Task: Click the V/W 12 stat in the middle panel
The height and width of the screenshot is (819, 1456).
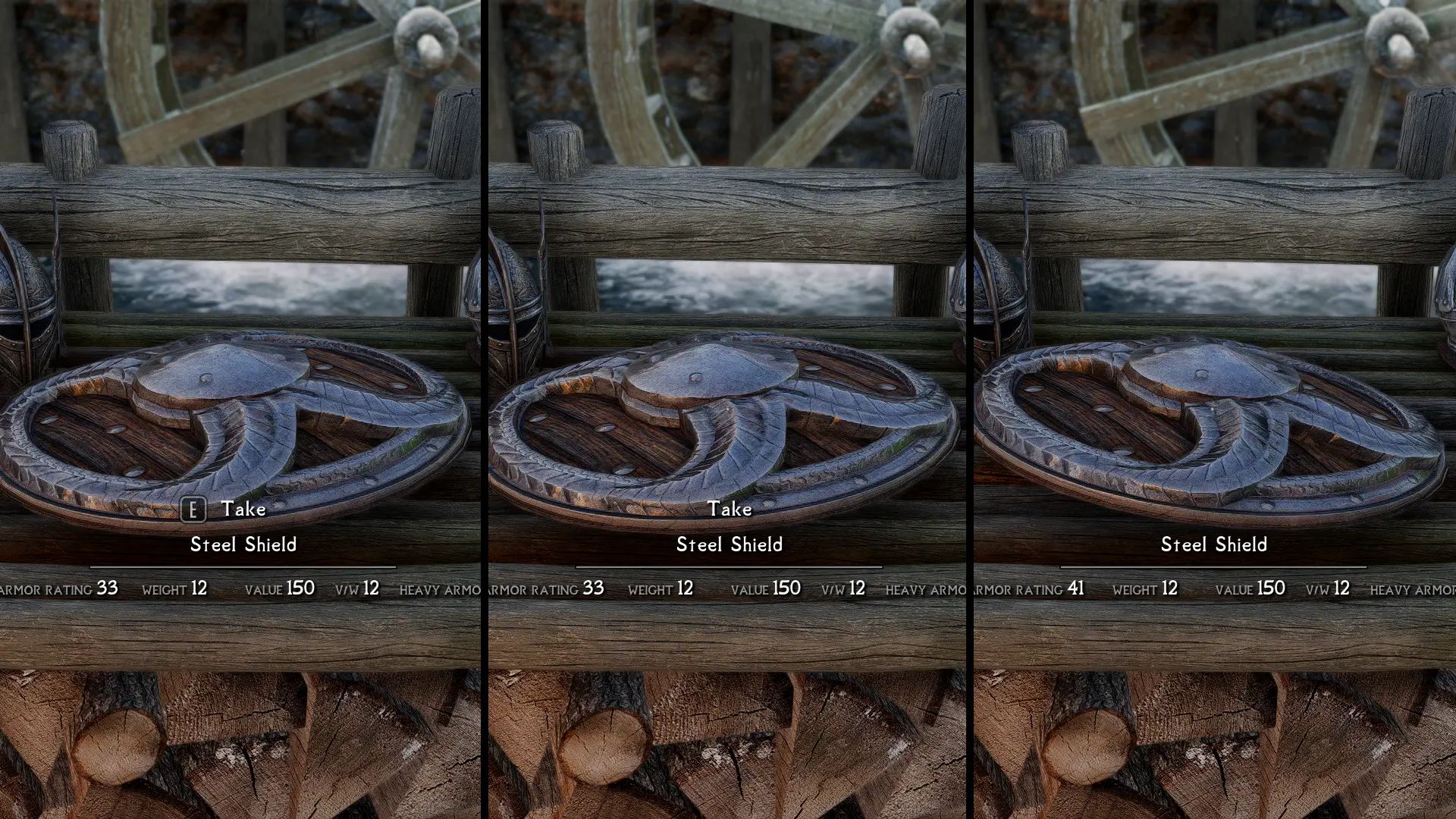Action: (x=842, y=588)
